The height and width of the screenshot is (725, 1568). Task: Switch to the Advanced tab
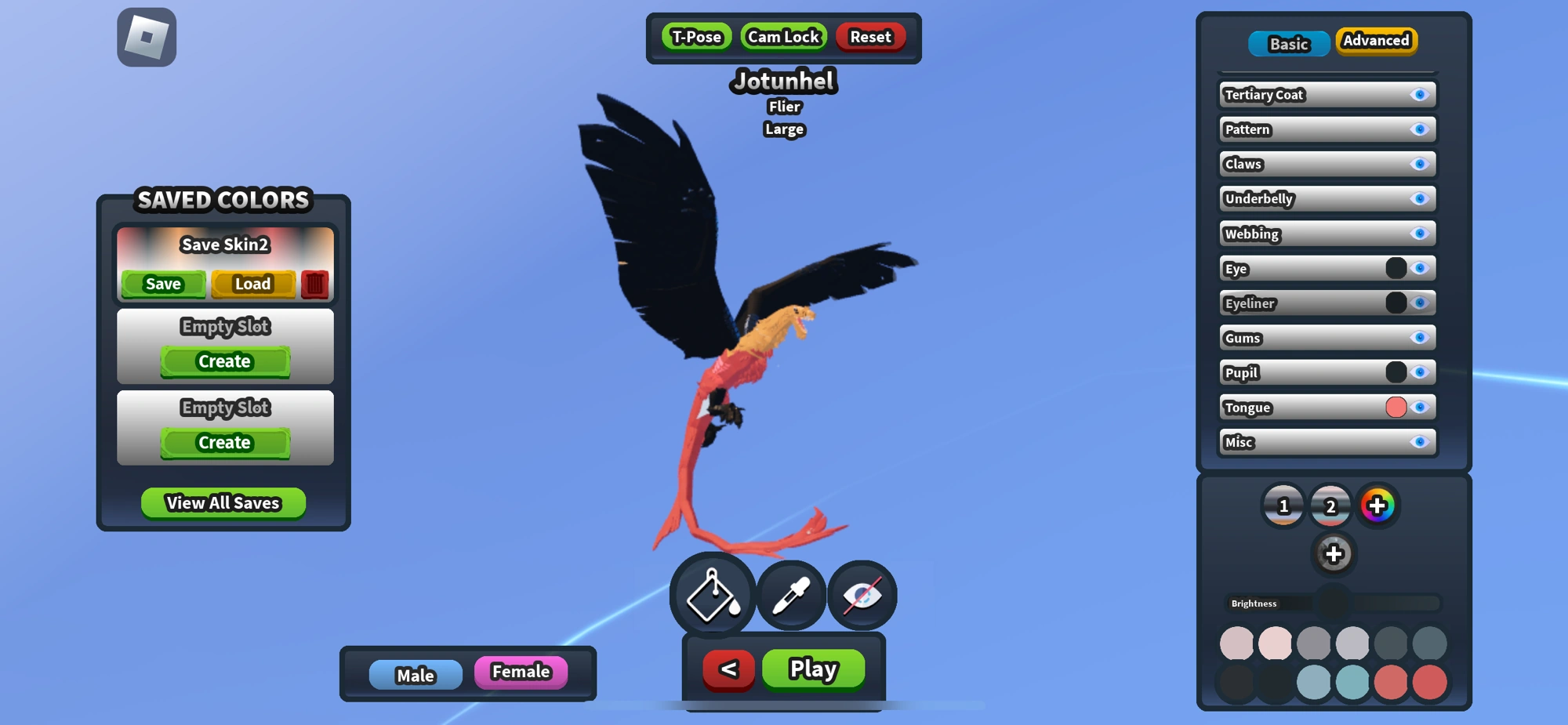point(1376,40)
